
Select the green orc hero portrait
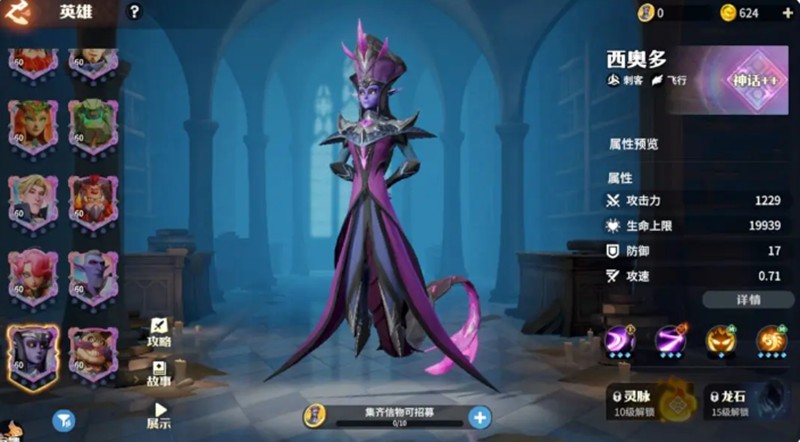(93, 124)
